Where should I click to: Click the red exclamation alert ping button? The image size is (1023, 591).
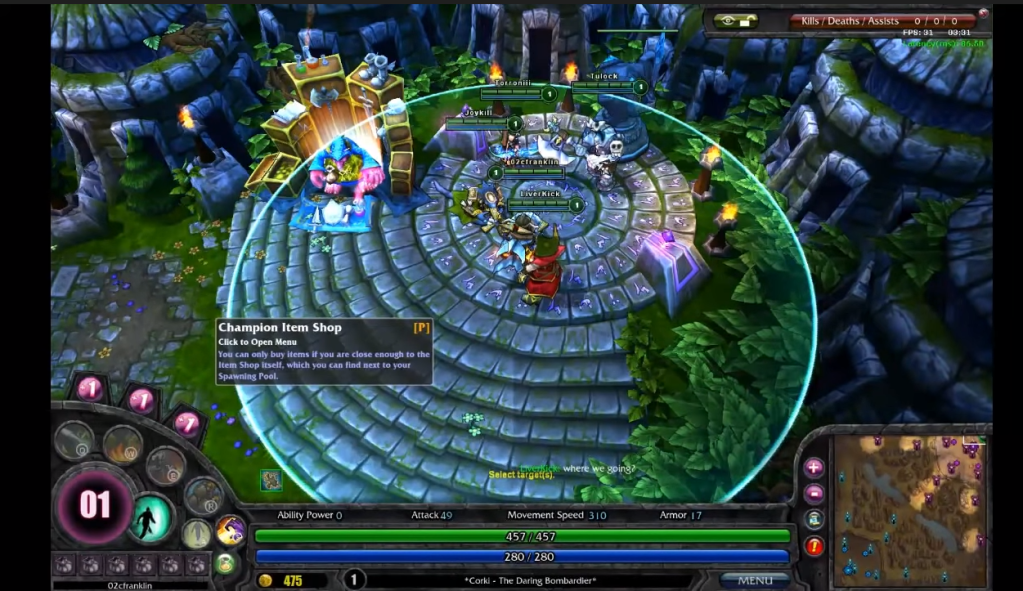tap(814, 546)
